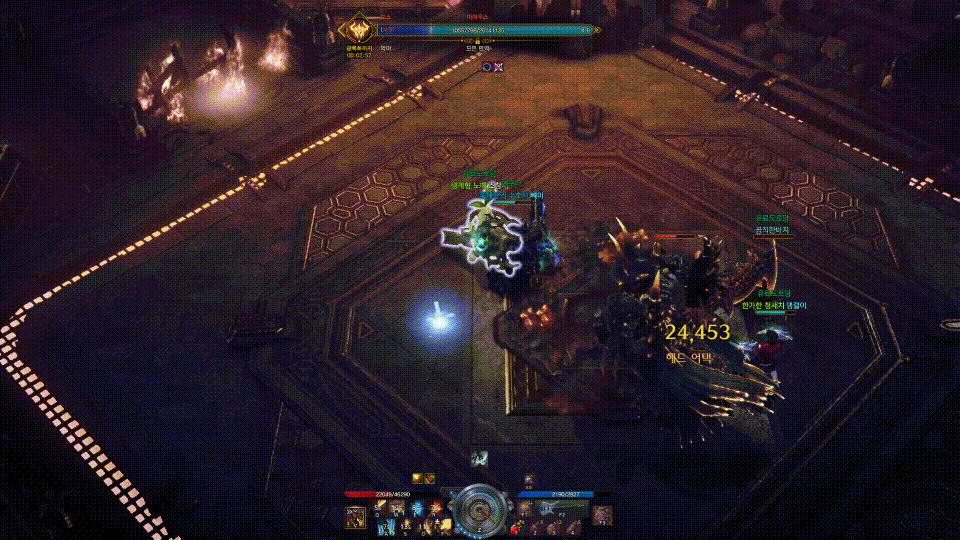Screen dimensions: 960x540
Task: Click the golden boss emblem beside the boss bar
Action: (x=356, y=29)
